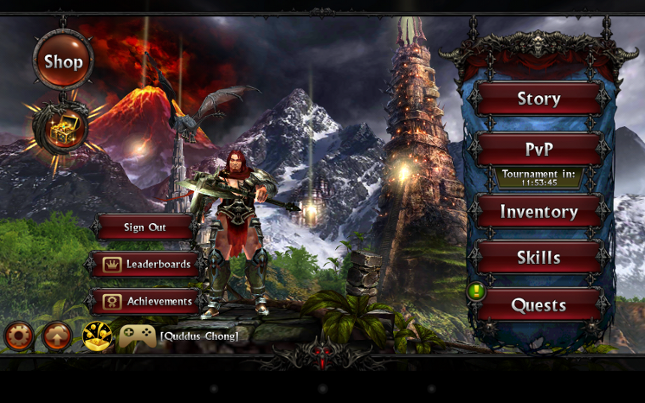The width and height of the screenshot is (645, 403).
Task: Select the gold coins pot icon
Action: [97, 336]
